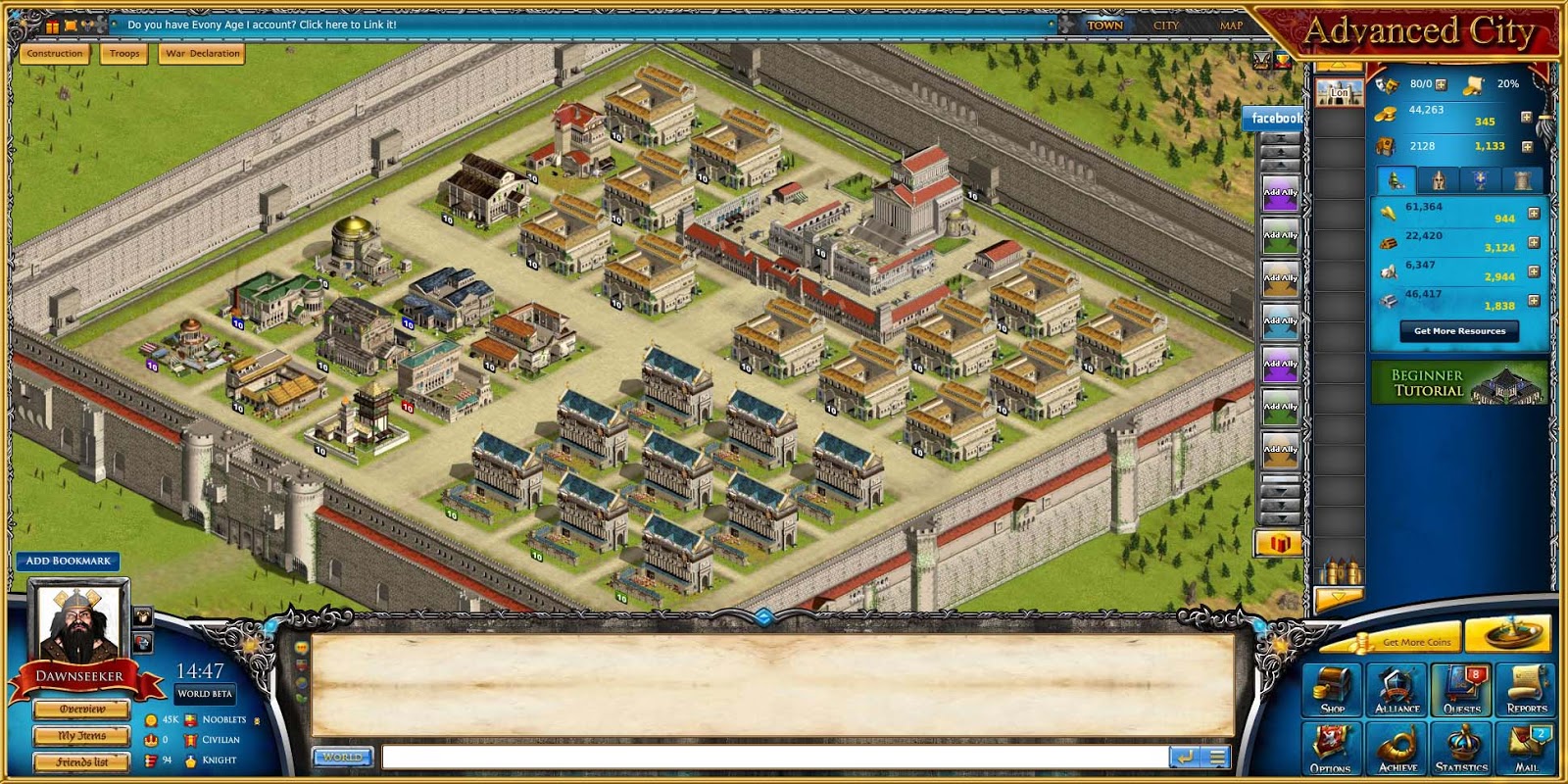Screen dimensions: 1568x784
Task: Open the WORLD chat channel selector
Action: tap(340, 757)
